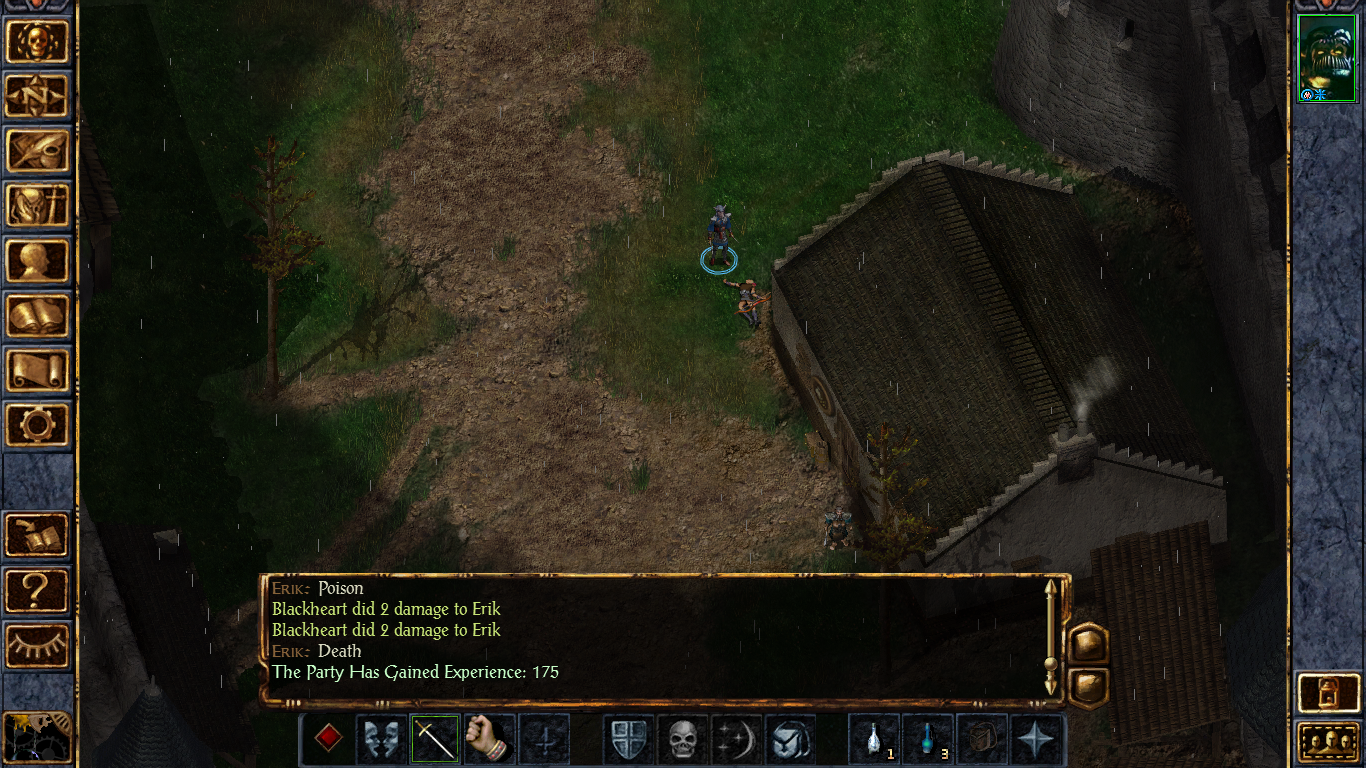
Task: Select the sword quick-weapon slot
Action: [434, 740]
